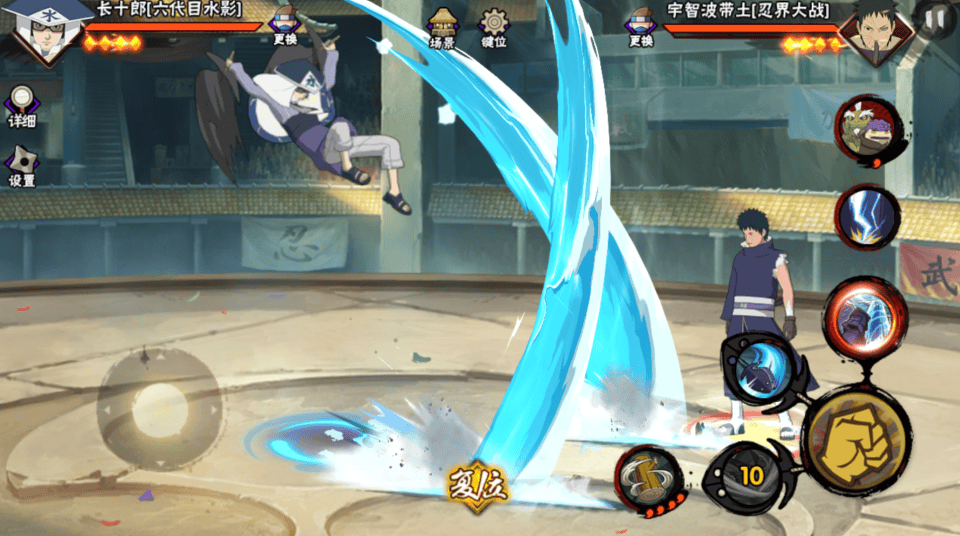Use the red-ringed ultimate jutsu skill
This screenshot has height=536, width=960.
point(864,314)
